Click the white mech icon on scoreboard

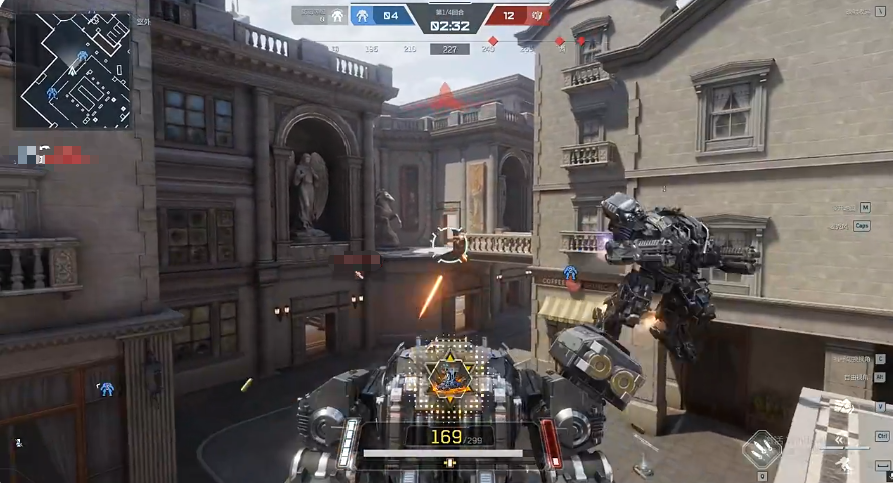coord(337,16)
